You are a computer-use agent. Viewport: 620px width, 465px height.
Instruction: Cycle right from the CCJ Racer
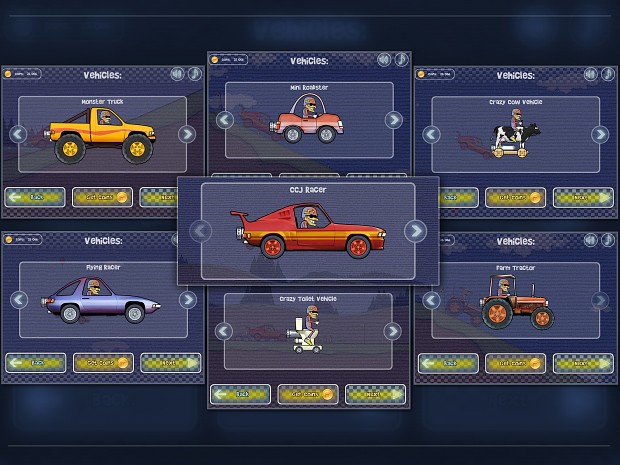[x=415, y=231]
